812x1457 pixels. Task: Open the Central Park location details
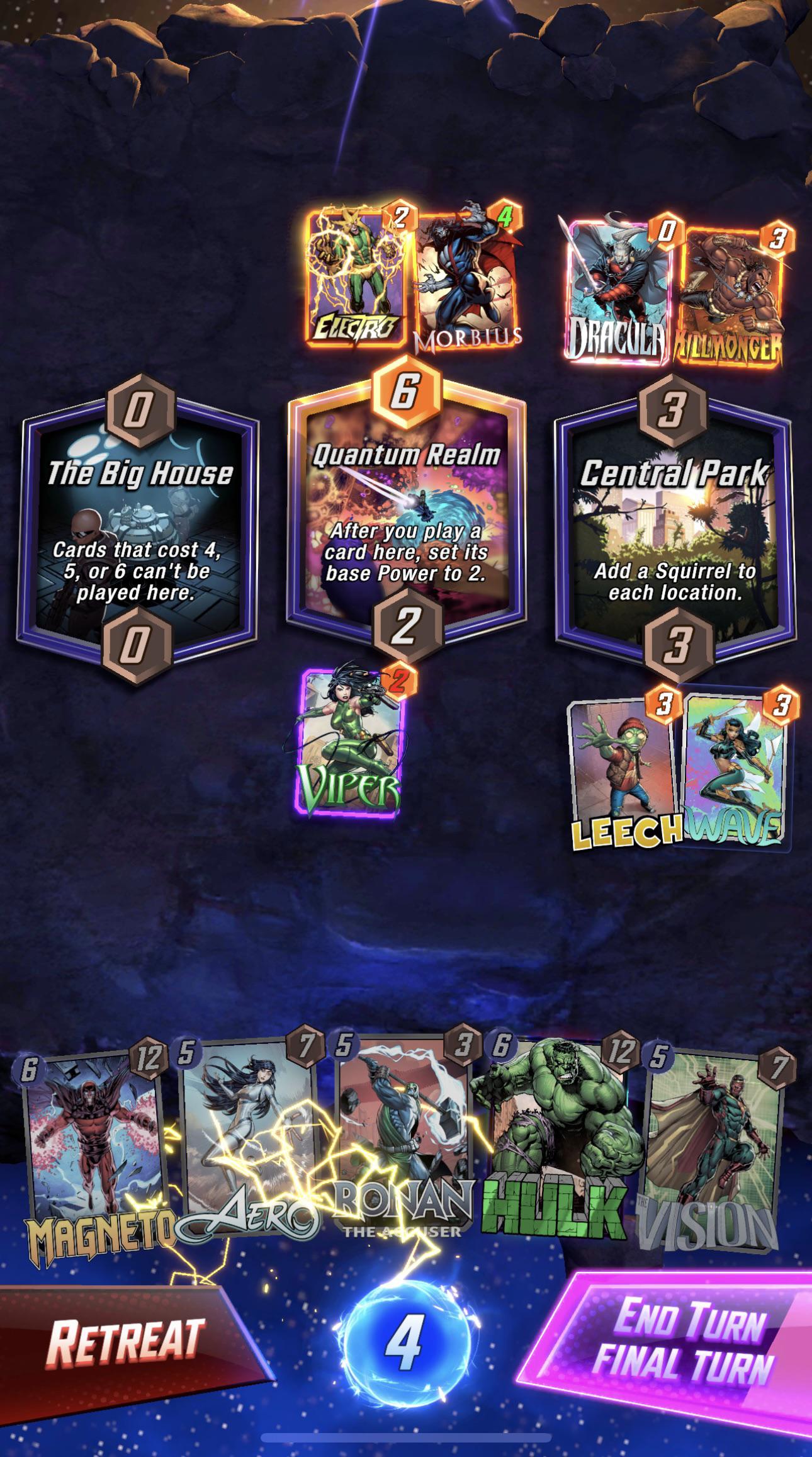670,529
